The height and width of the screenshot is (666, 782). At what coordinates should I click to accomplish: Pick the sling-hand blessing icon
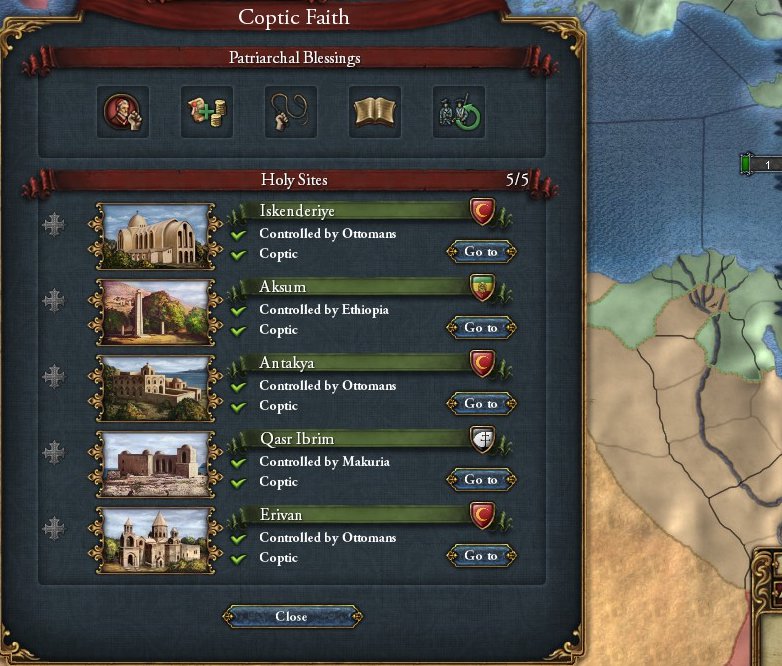(291, 112)
